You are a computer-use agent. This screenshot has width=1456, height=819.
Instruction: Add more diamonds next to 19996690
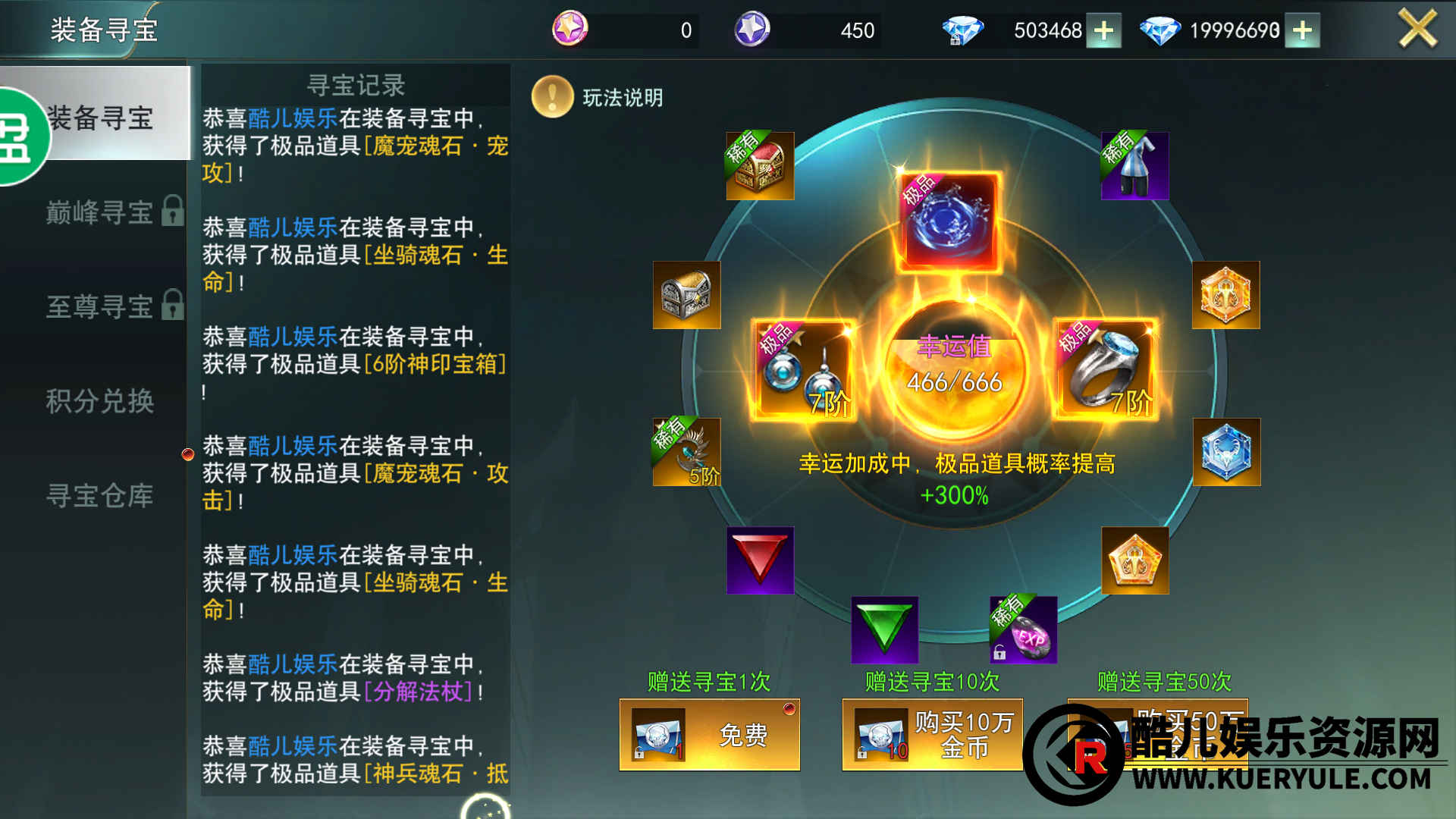[x=1302, y=30]
